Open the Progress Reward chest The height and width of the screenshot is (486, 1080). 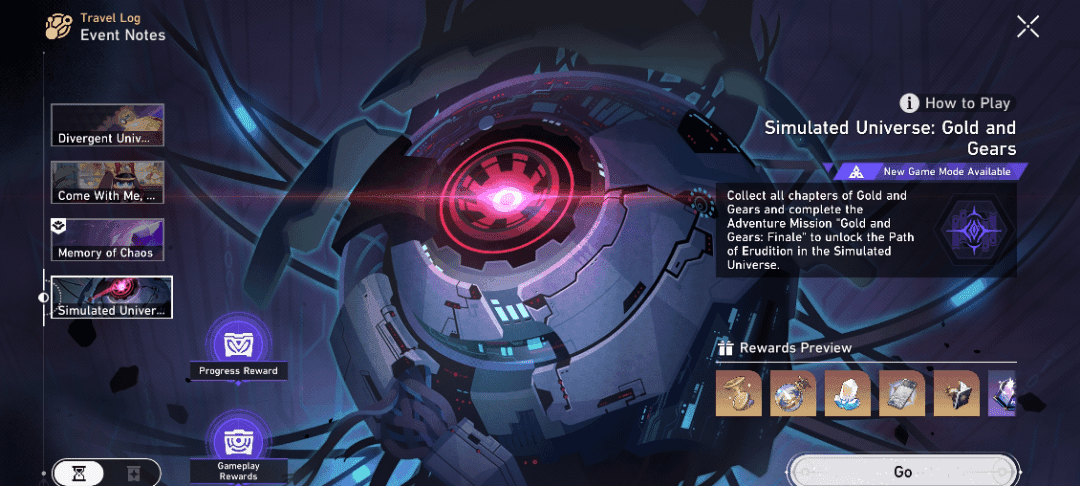pyautogui.click(x=238, y=343)
